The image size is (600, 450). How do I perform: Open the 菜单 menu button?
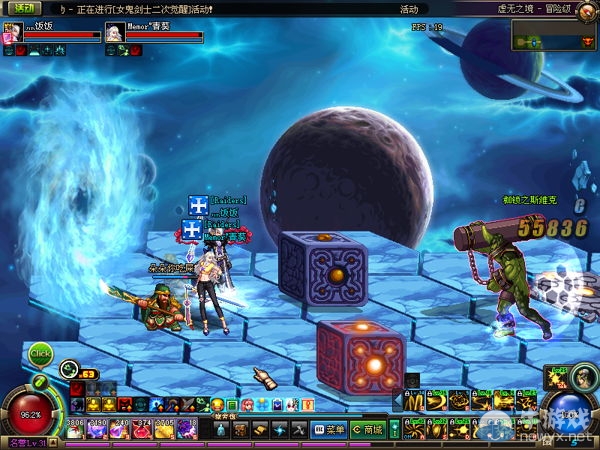click(330, 430)
